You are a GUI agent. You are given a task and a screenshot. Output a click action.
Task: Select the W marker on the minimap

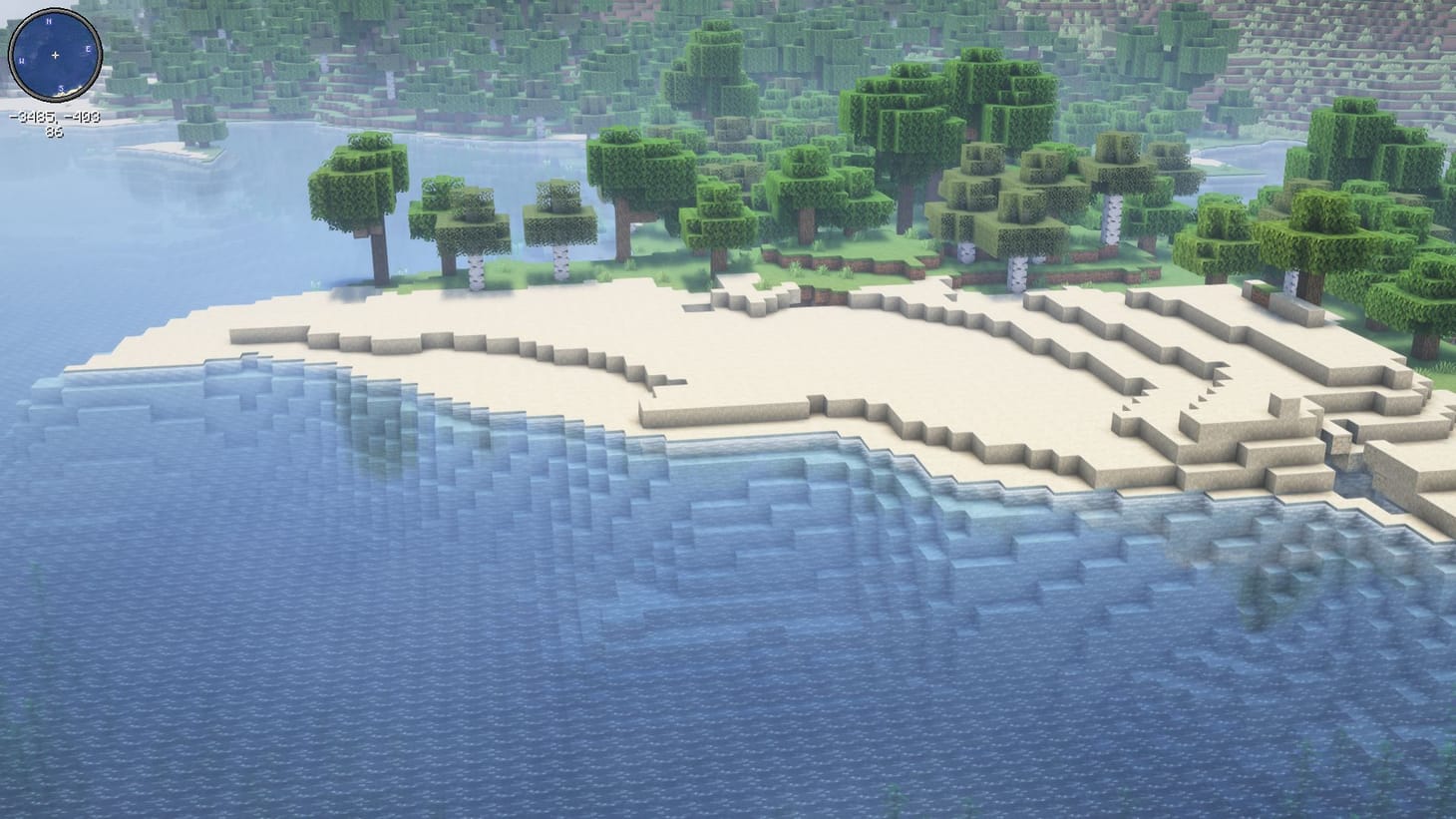(22, 61)
